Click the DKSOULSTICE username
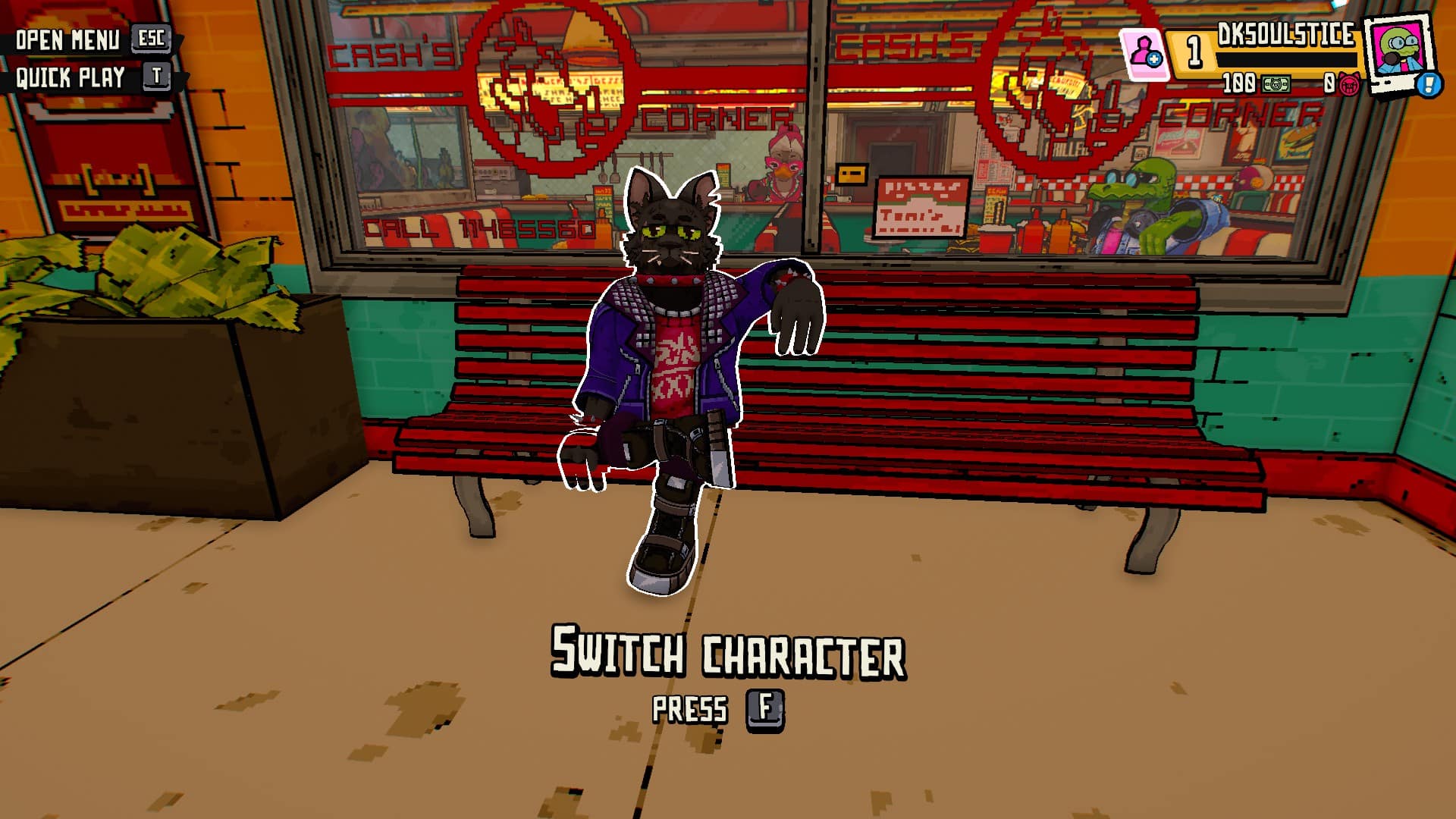1456x819 pixels. coord(1287,34)
